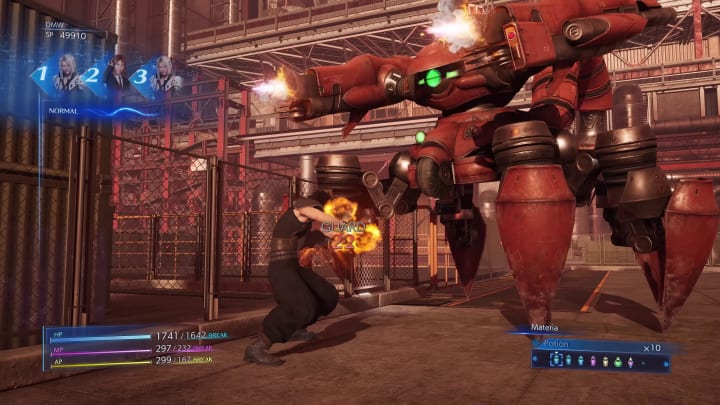Click the item bar's left scroll arrow

coord(535,358)
